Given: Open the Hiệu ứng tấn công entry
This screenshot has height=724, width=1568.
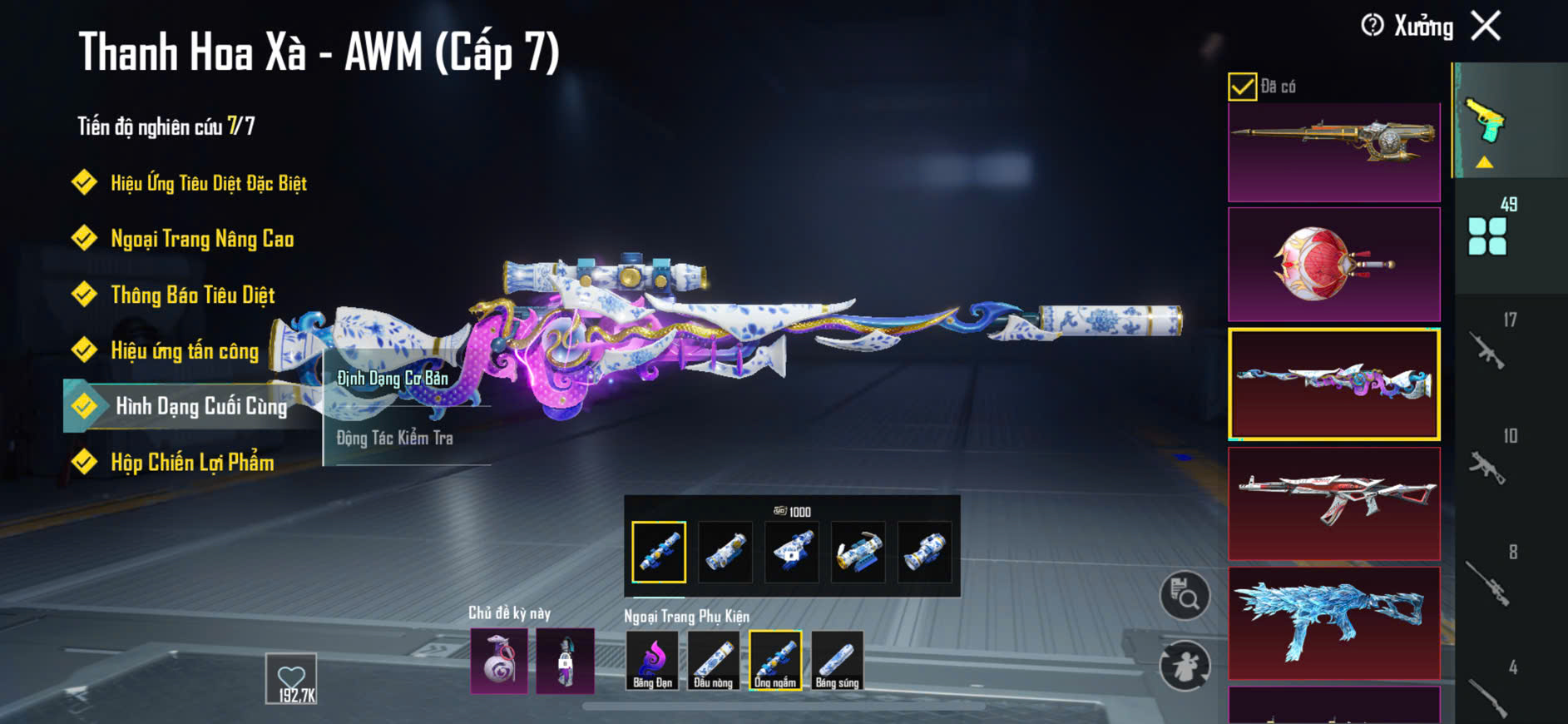Looking at the screenshot, I should tap(184, 351).
